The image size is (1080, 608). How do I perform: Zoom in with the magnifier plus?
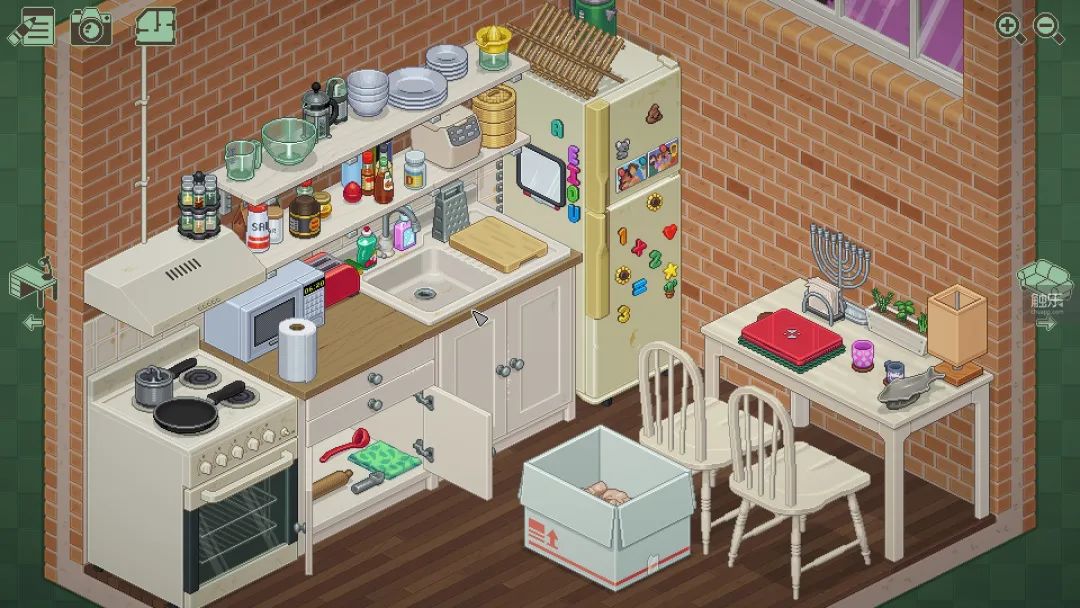[x=1010, y=27]
